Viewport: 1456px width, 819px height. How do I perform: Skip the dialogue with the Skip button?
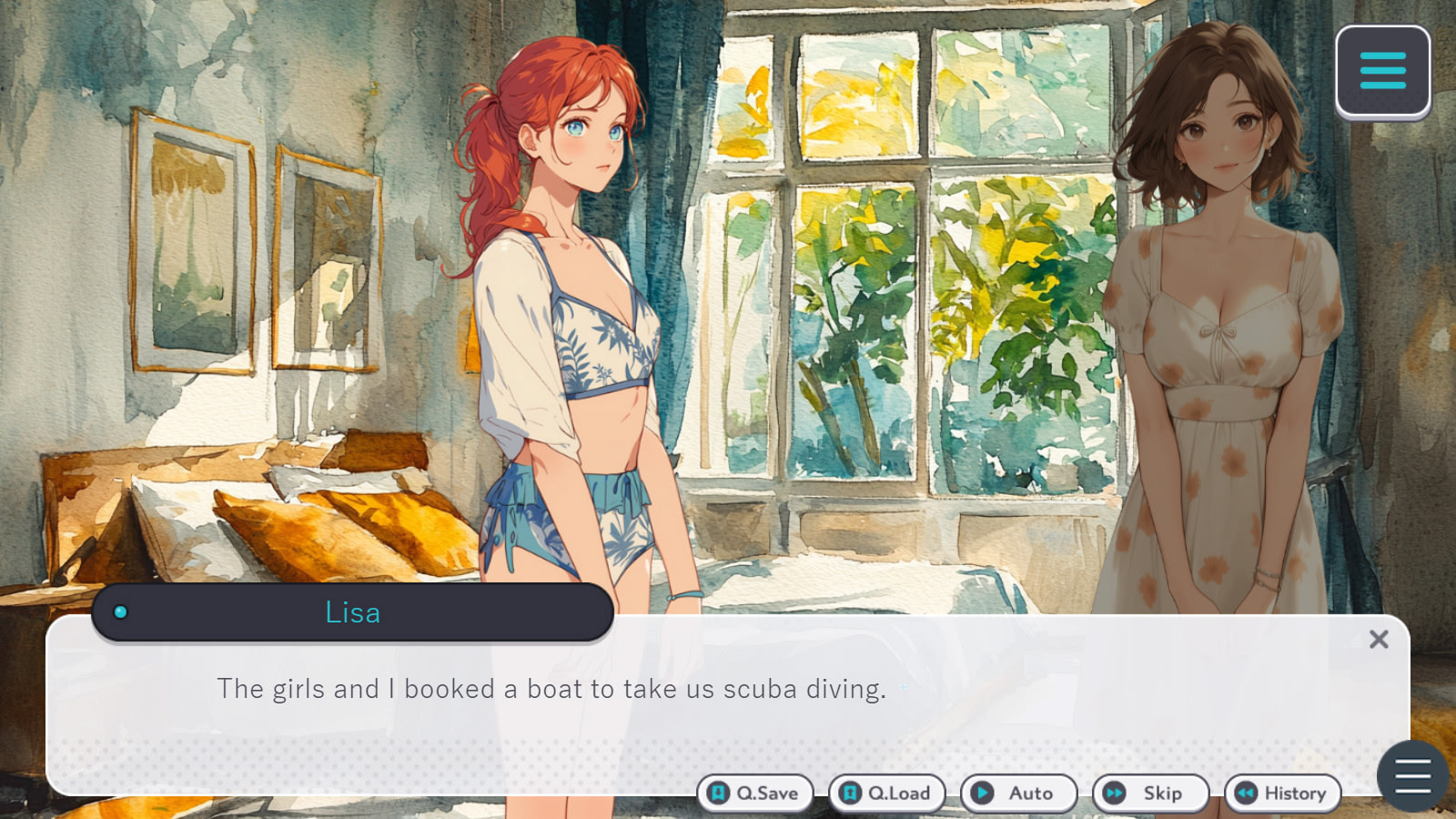pos(1150,793)
